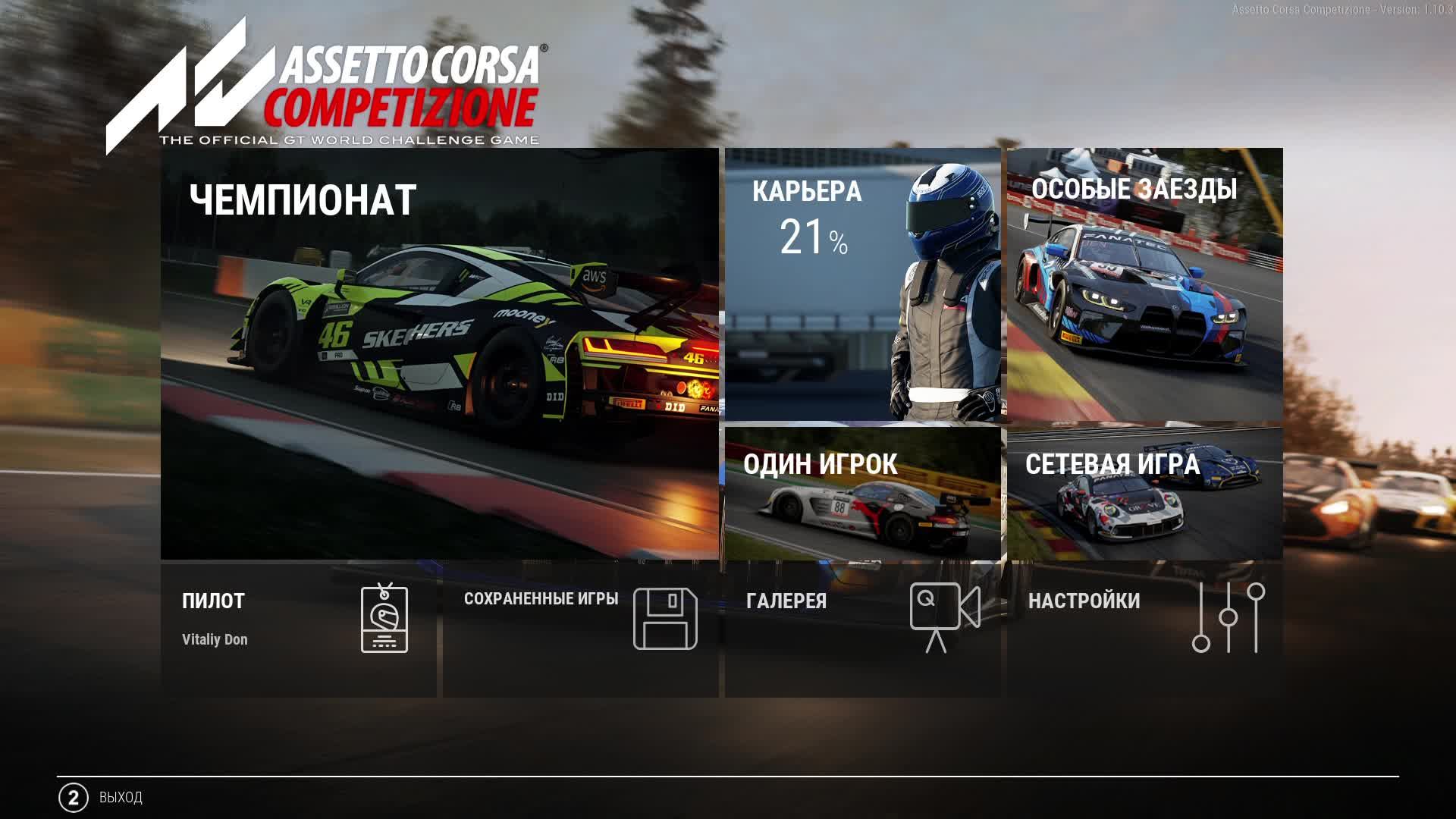The image size is (1456, 819).
Task: Choose the Один игрок single player tile
Action: (x=862, y=493)
